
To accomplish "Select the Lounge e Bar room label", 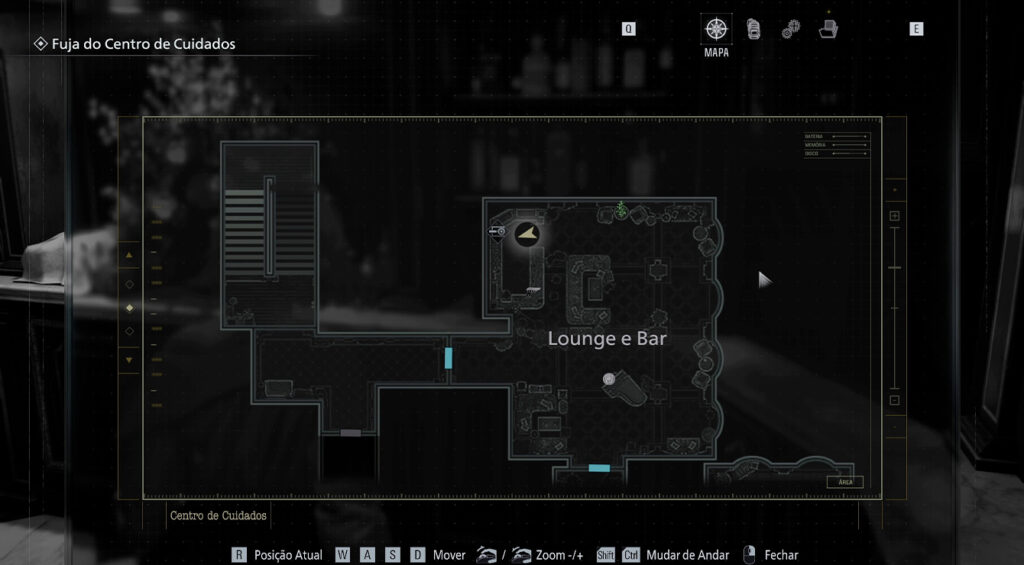I will [x=607, y=339].
